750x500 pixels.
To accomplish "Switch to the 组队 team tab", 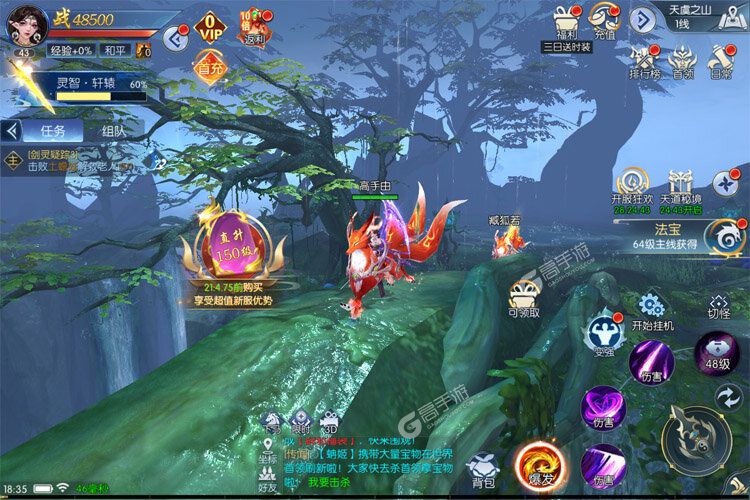I will 114,131.
